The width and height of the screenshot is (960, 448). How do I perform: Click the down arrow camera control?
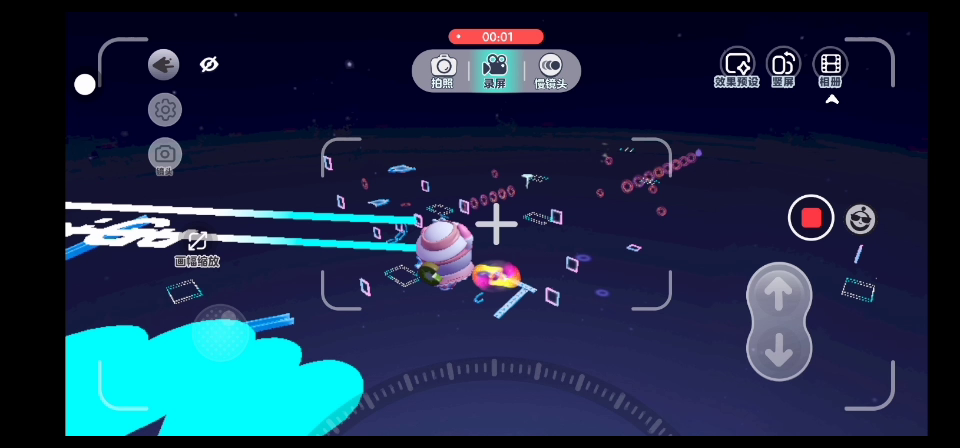click(779, 351)
